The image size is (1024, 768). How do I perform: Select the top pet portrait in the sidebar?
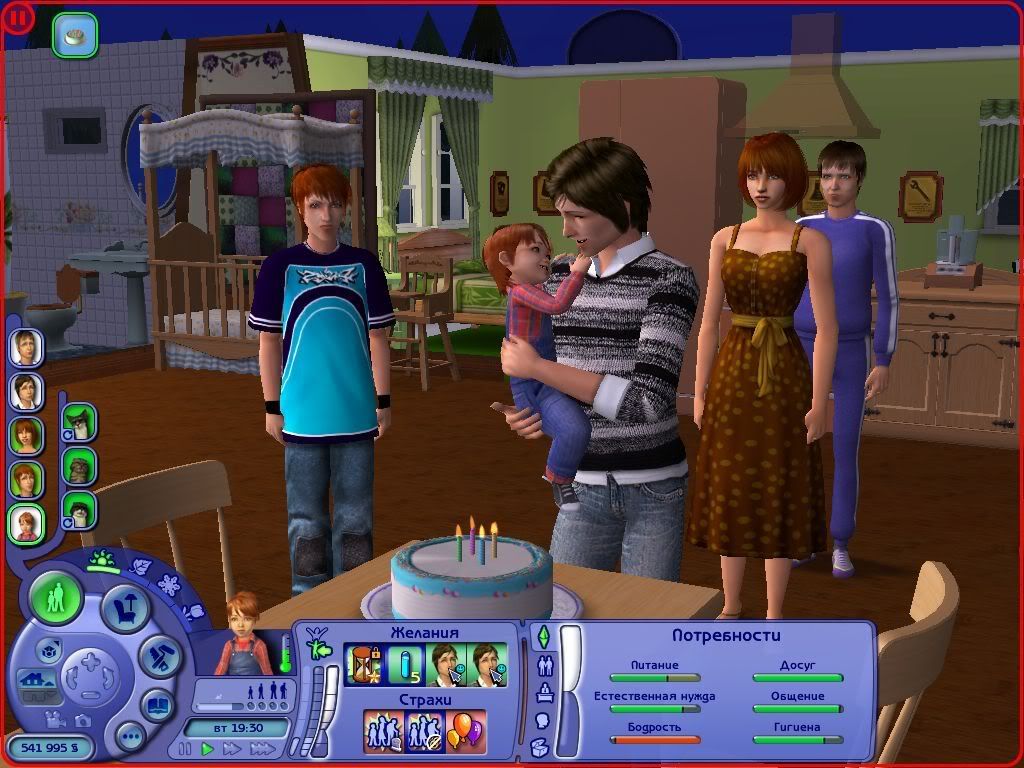tap(79, 421)
